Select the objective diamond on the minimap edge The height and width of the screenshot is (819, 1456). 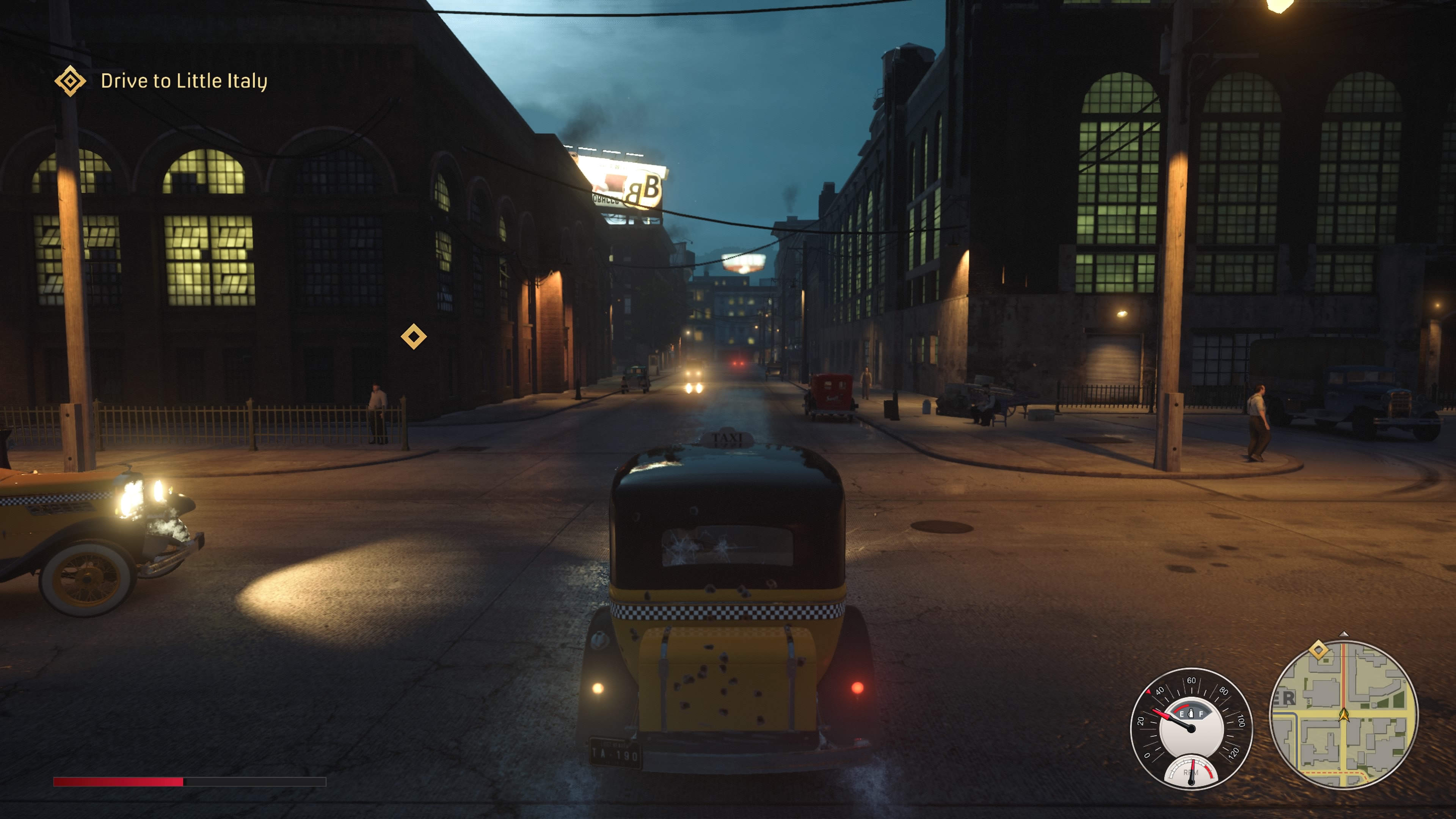point(1319,650)
